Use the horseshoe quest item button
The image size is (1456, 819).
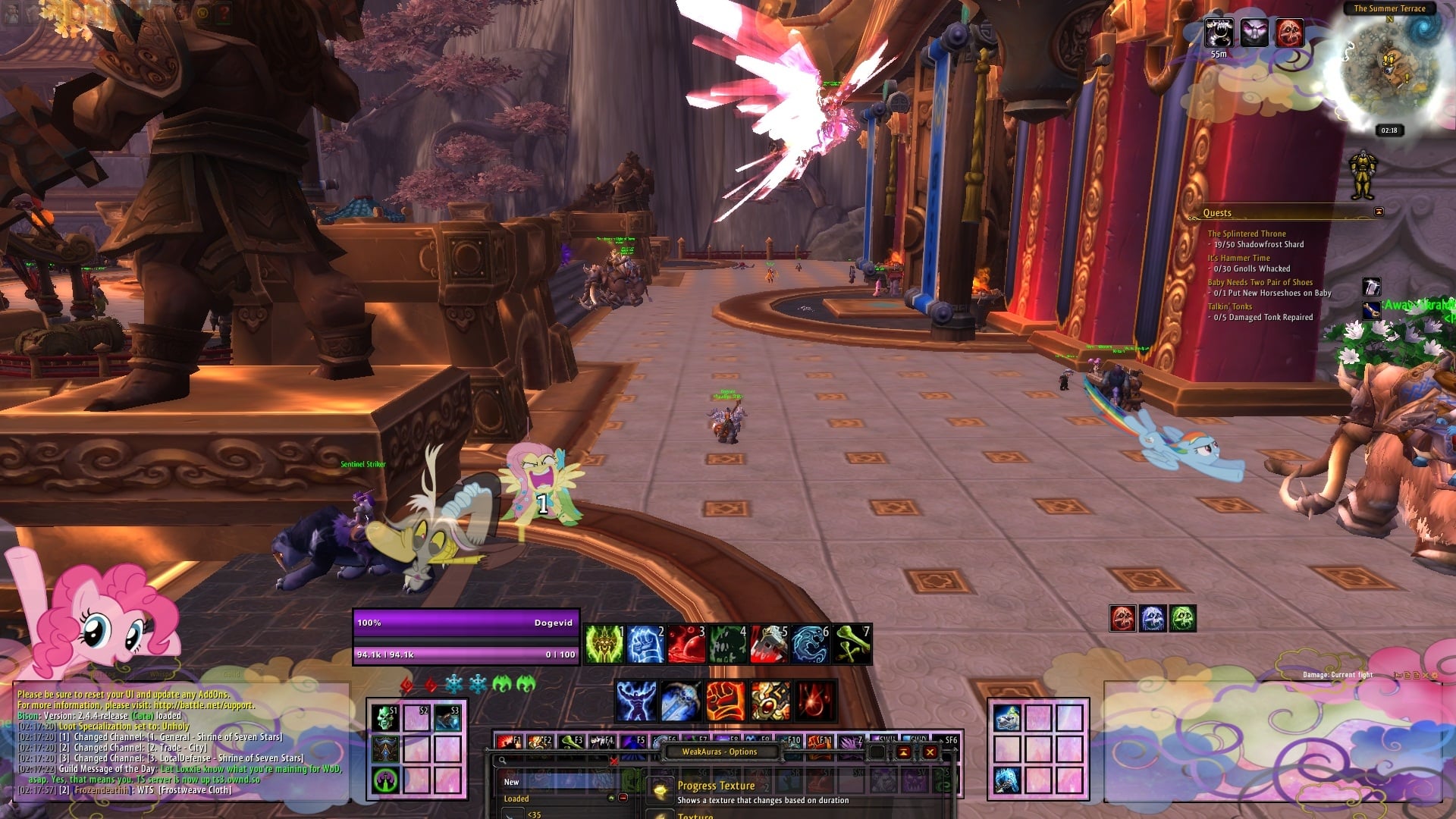coord(1371,287)
